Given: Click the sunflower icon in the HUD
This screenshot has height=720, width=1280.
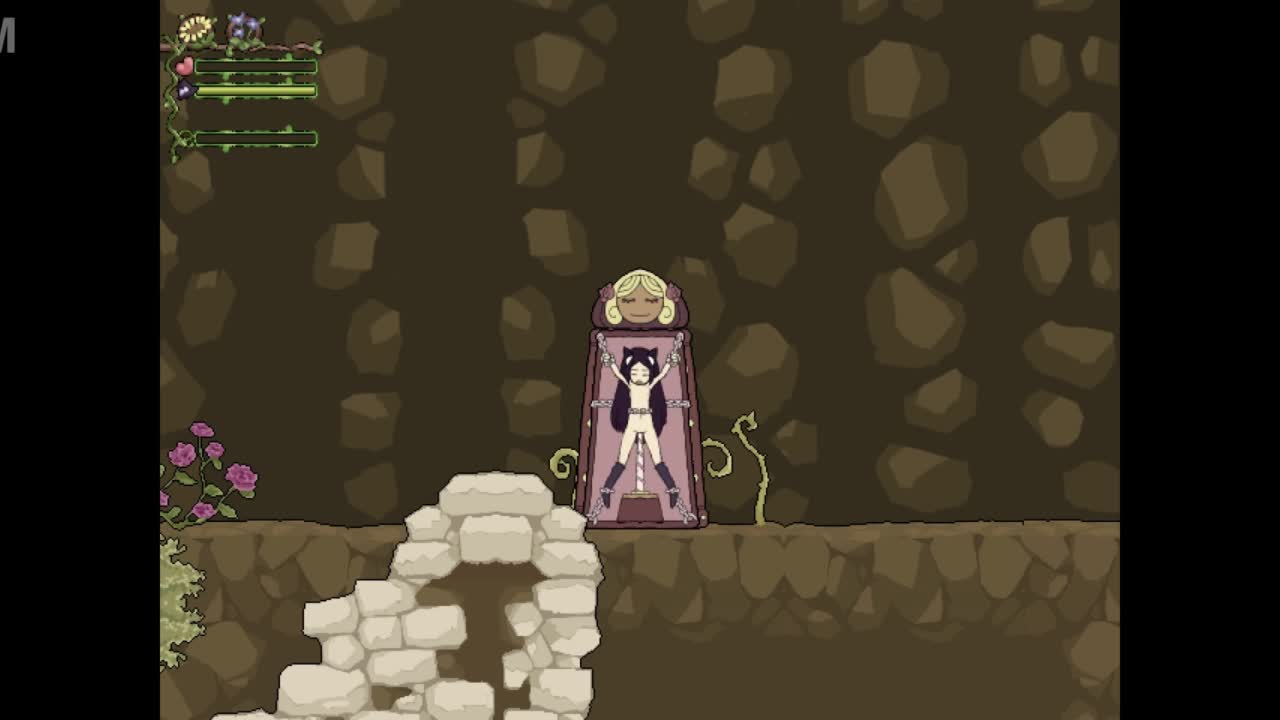Looking at the screenshot, I should click(x=195, y=29).
